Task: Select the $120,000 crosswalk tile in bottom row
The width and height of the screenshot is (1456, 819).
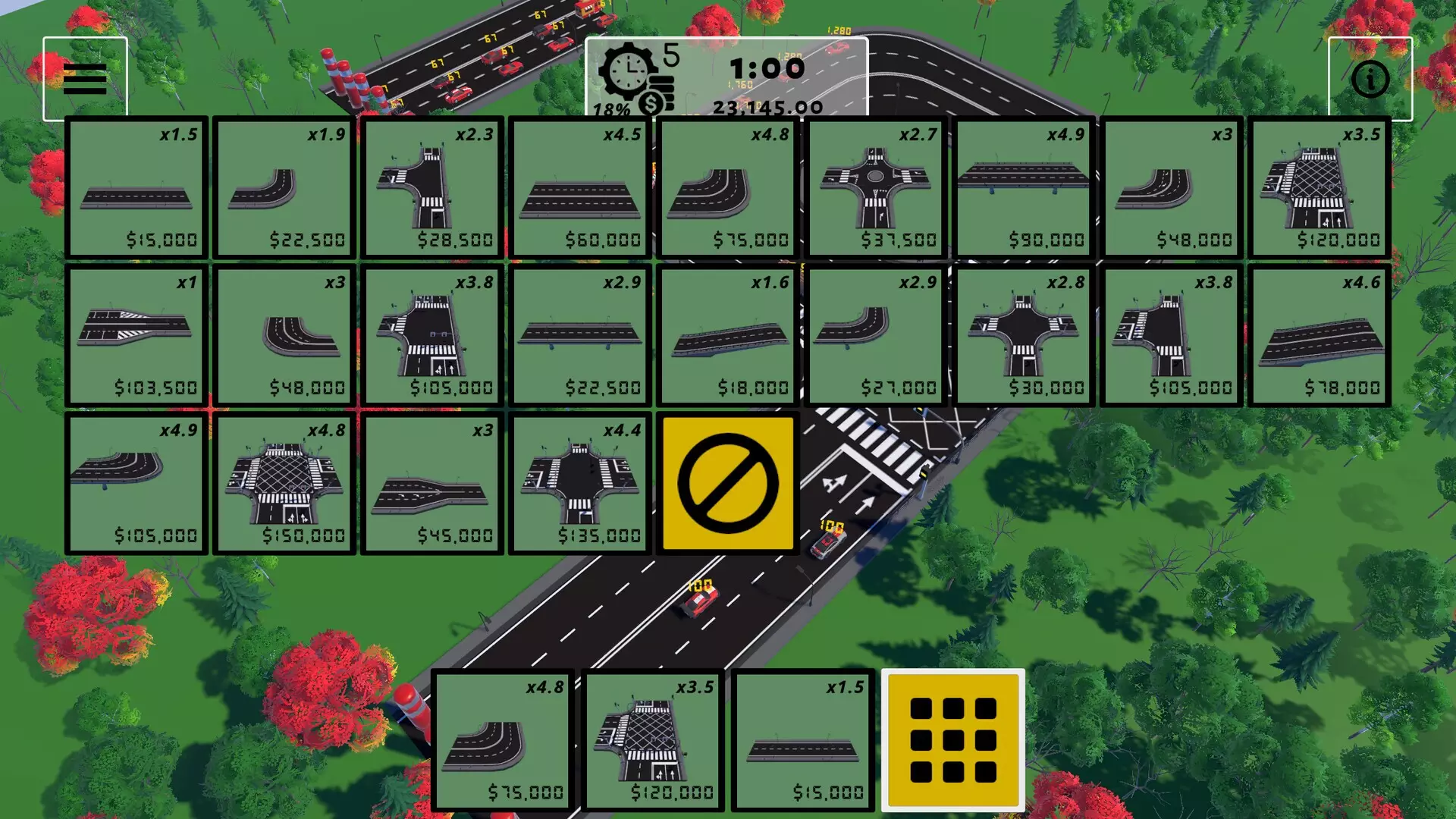Action: coord(652,739)
